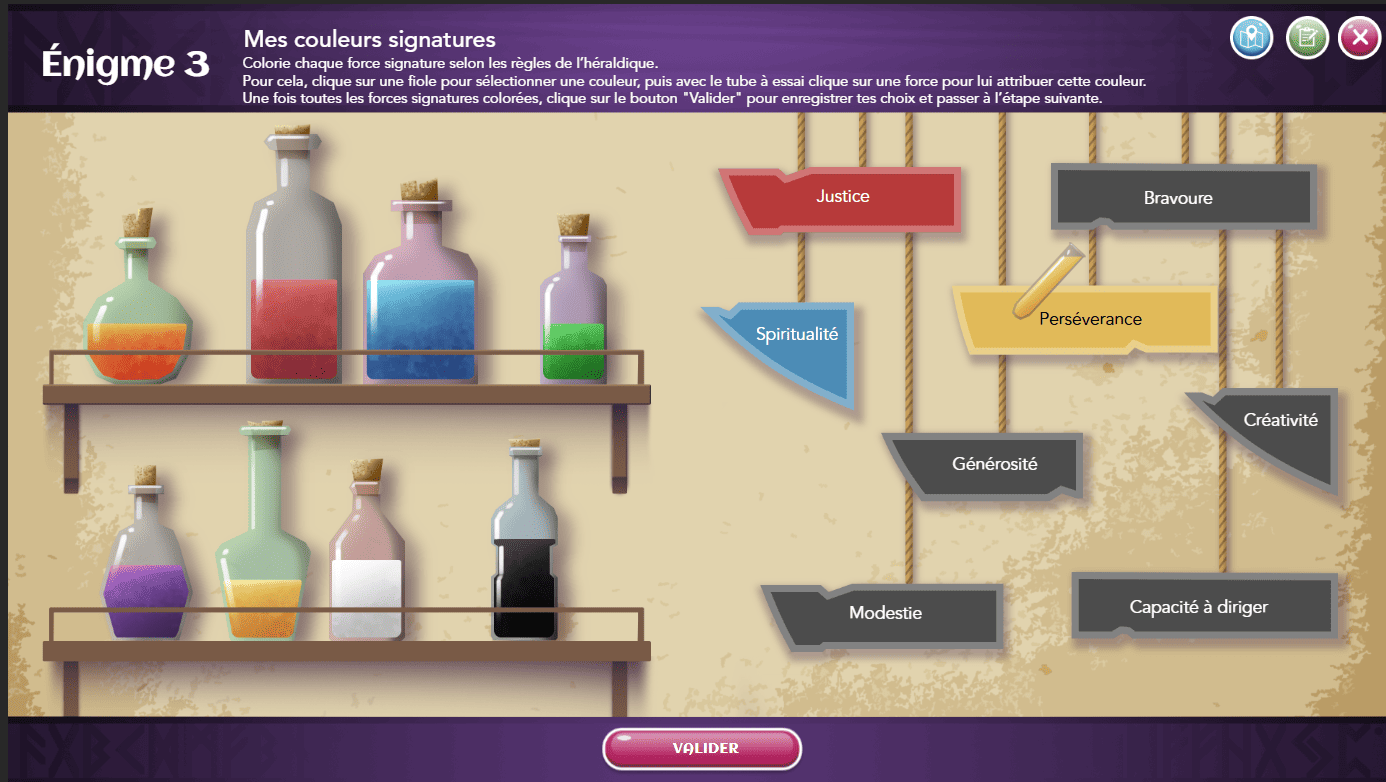Close the puzzle with the X button
Image resolution: width=1386 pixels, height=782 pixels.
[1358, 39]
